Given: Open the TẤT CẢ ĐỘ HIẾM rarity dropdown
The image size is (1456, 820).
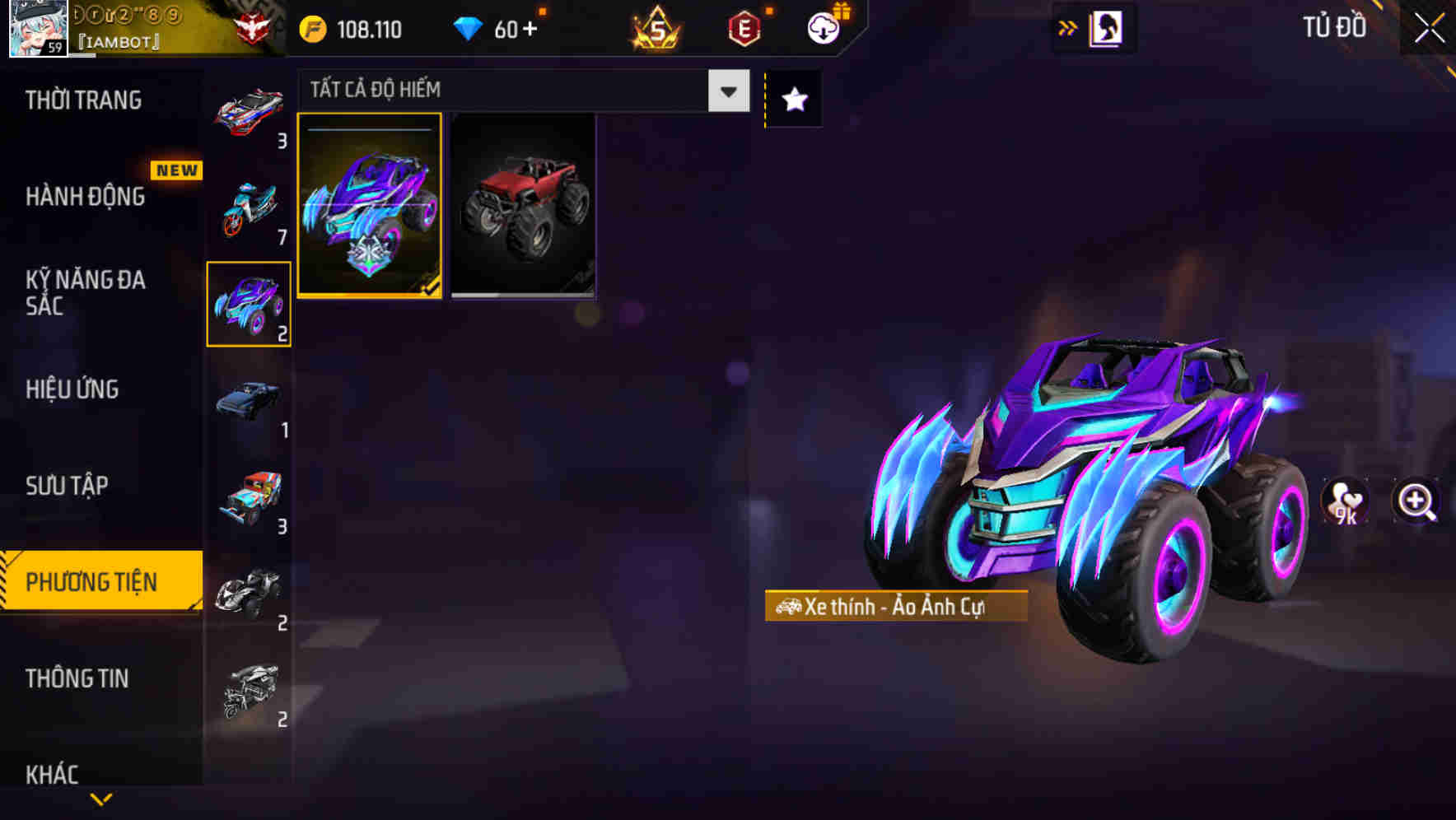Looking at the screenshot, I should click(x=519, y=90).
